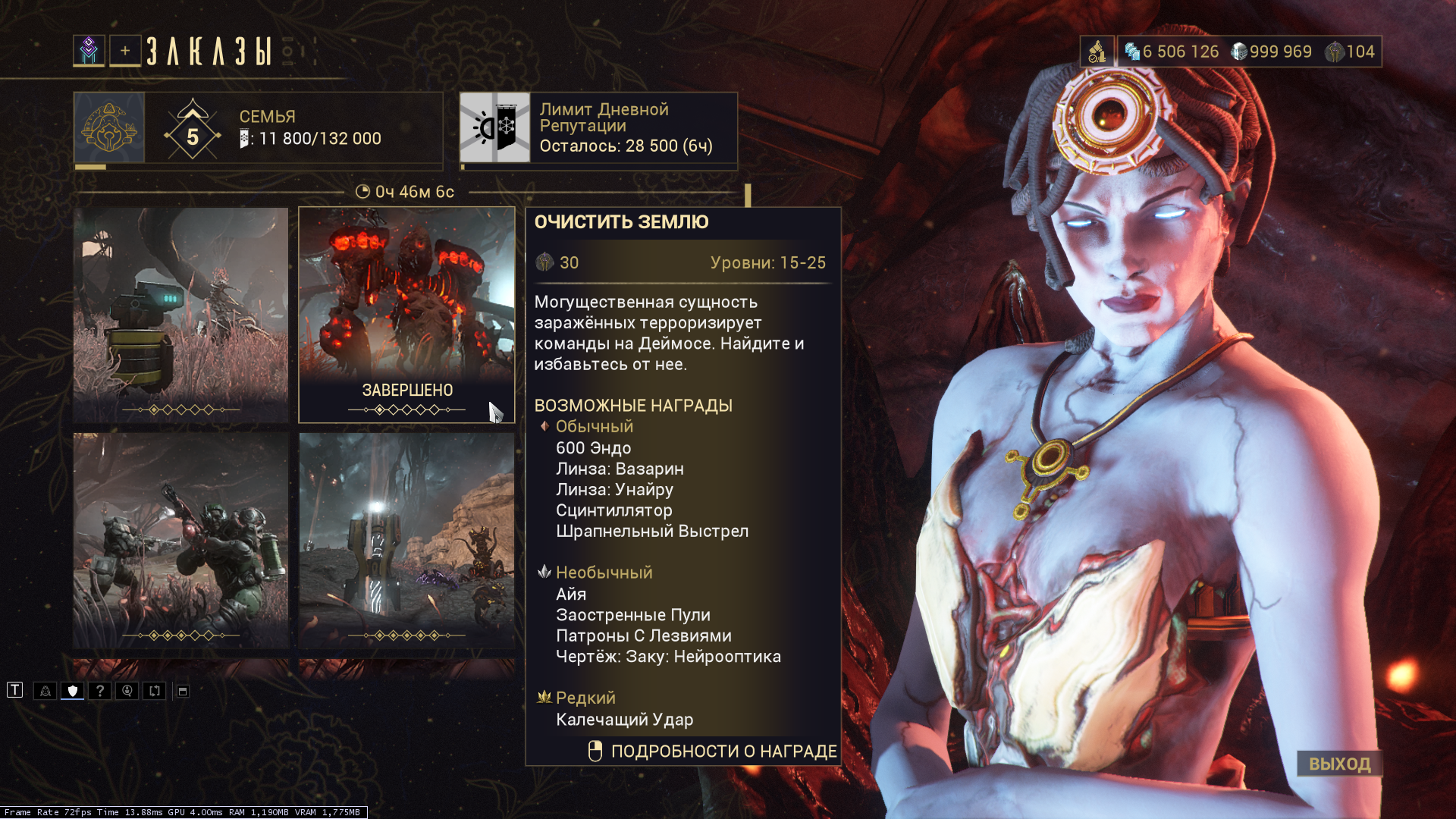The width and height of the screenshot is (1456, 819).
Task: Toggle the T chat button
Action: [x=15, y=690]
